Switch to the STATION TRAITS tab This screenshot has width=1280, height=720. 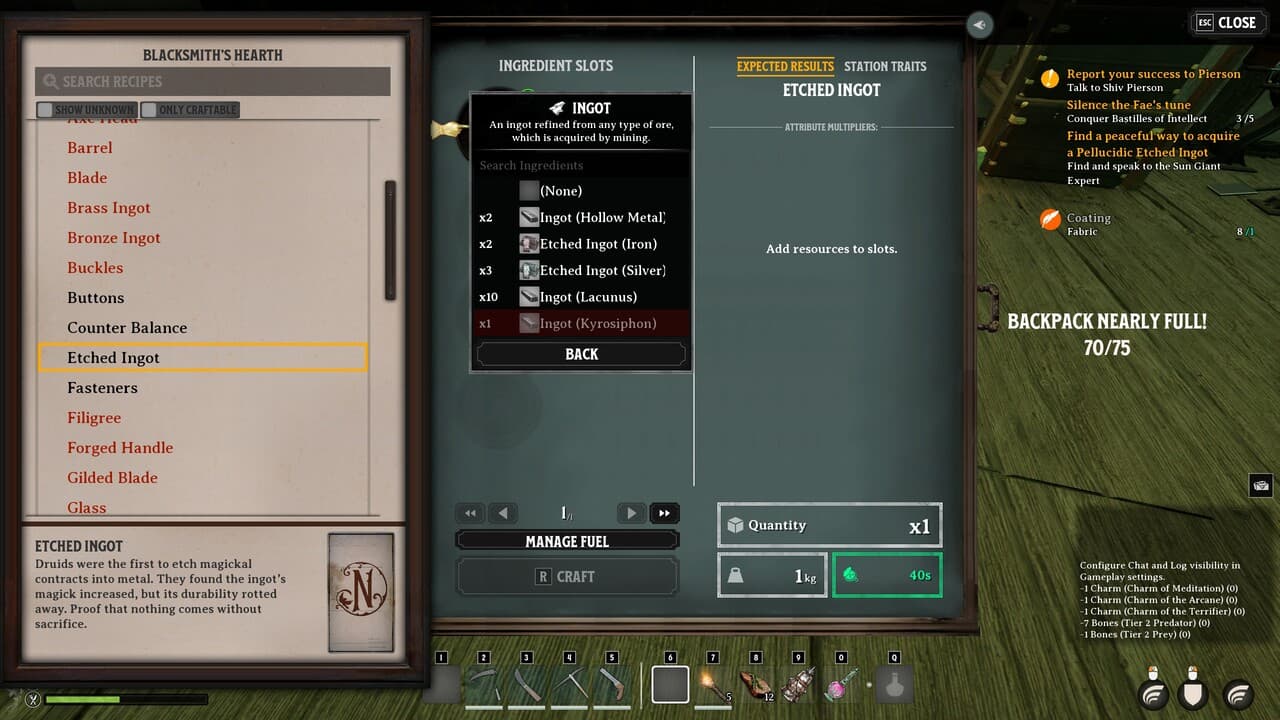pyautogui.click(x=885, y=66)
